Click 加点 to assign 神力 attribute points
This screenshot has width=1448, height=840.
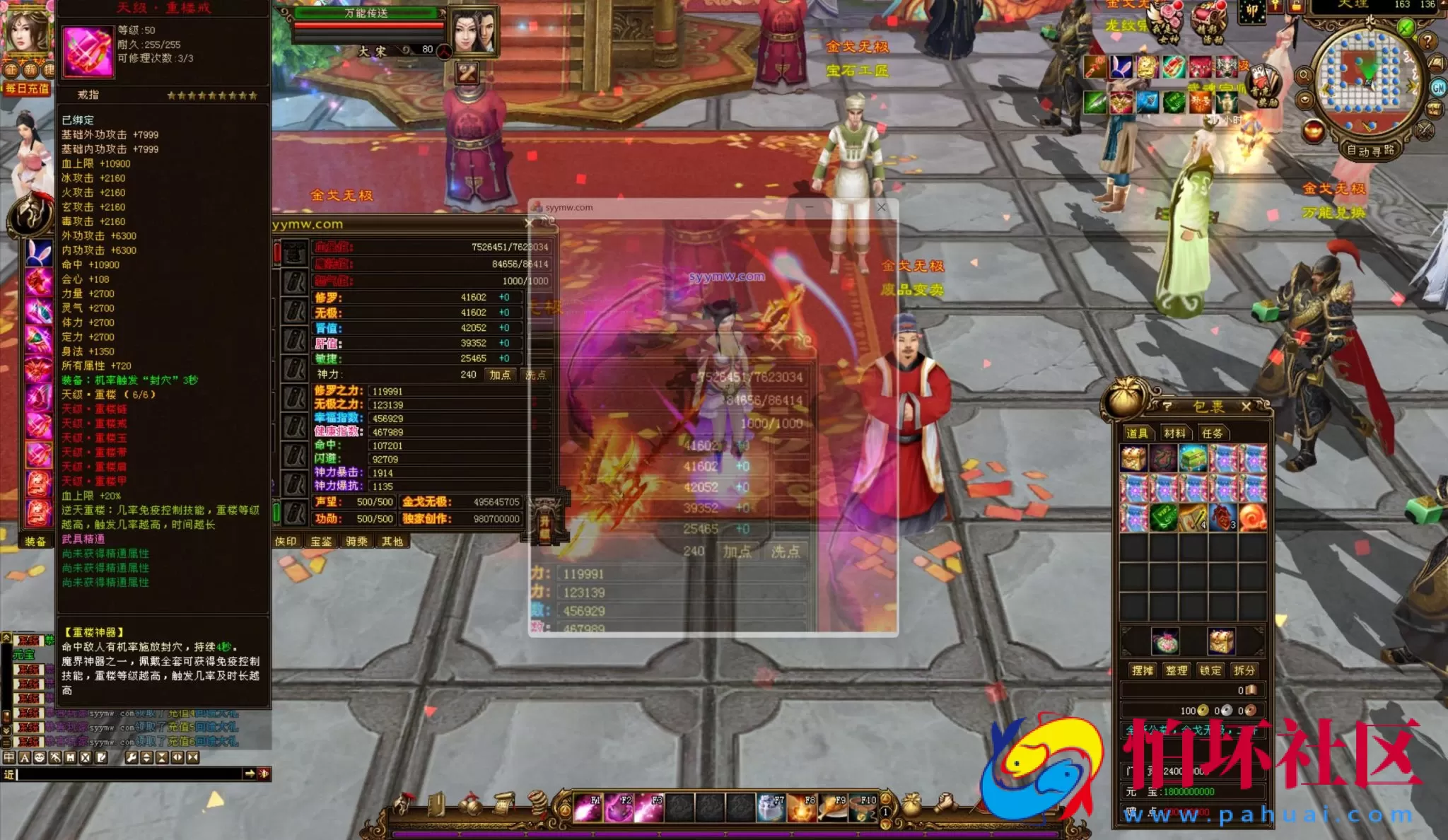point(502,375)
